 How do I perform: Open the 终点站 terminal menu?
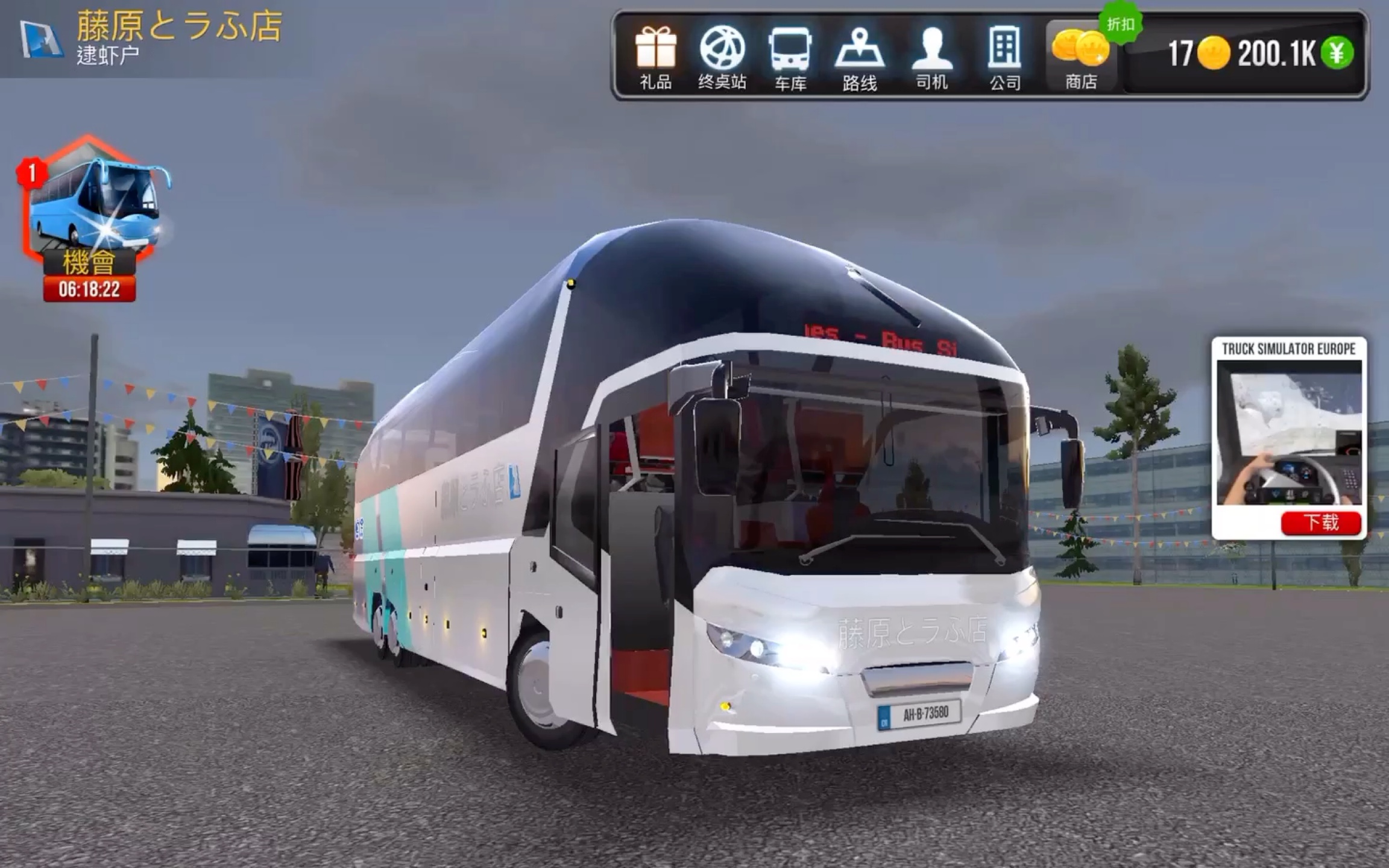click(722, 57)
